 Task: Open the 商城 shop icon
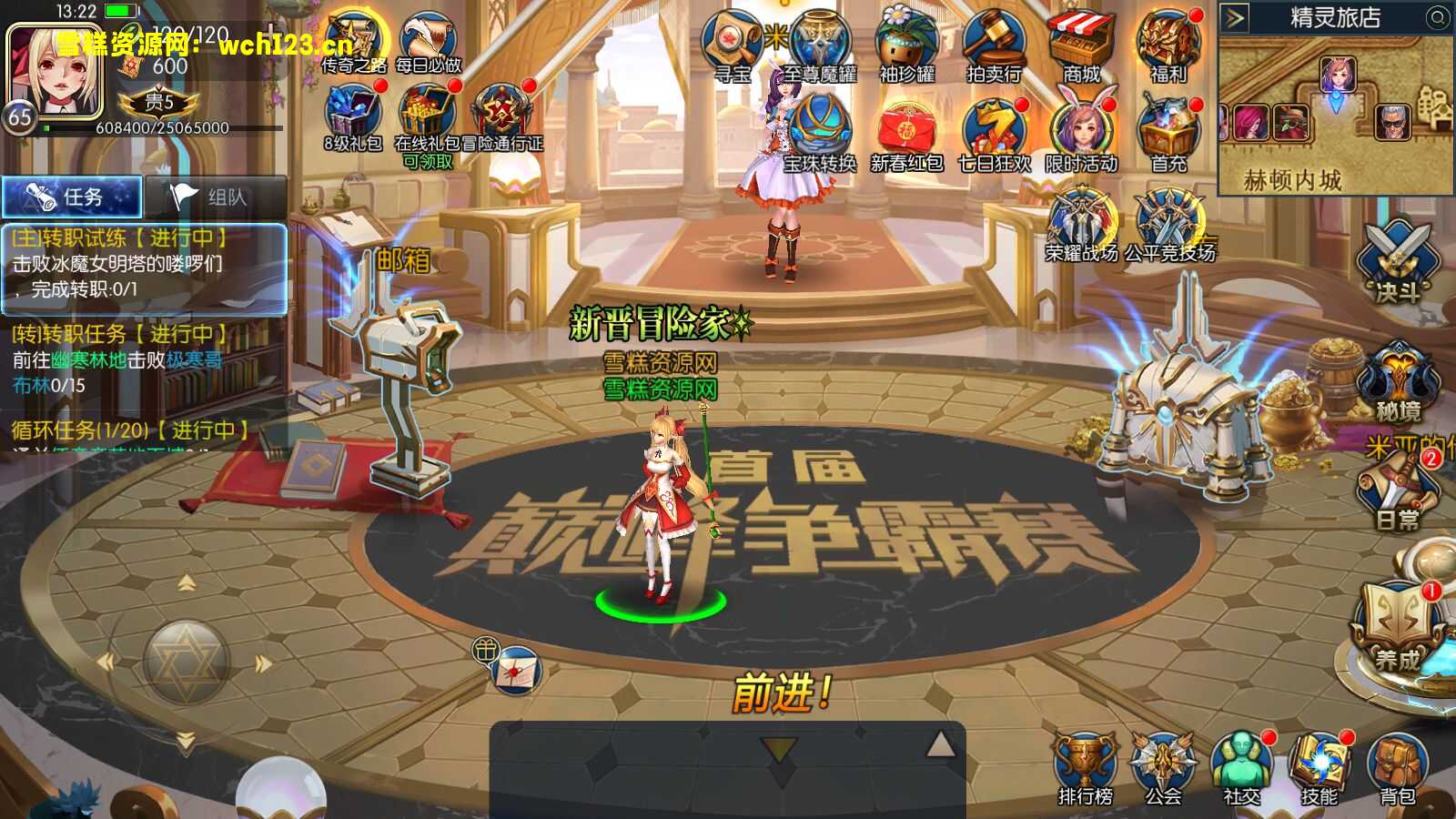1081,47
